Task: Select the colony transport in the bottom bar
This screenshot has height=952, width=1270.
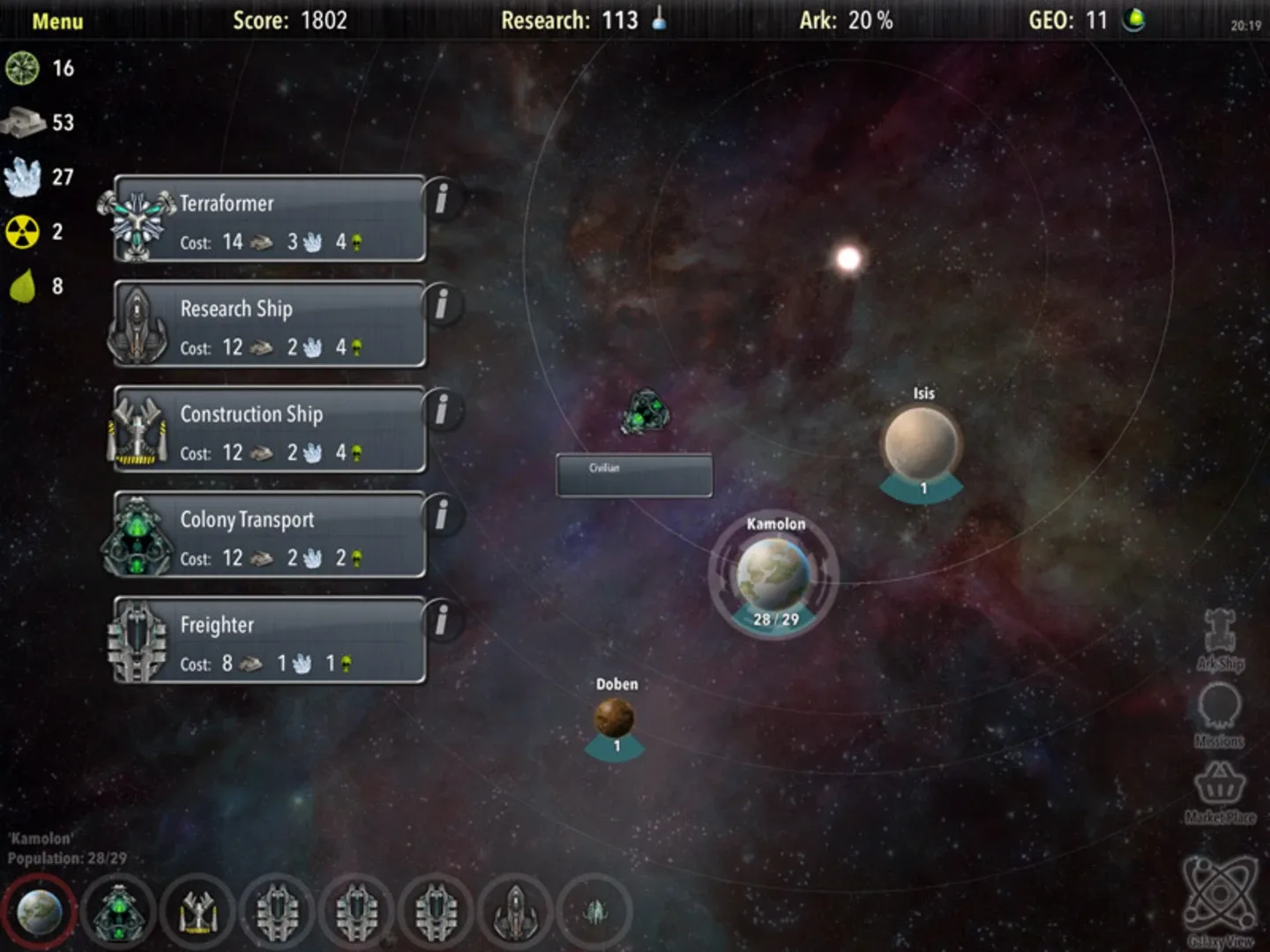Action: pos(118,911)
